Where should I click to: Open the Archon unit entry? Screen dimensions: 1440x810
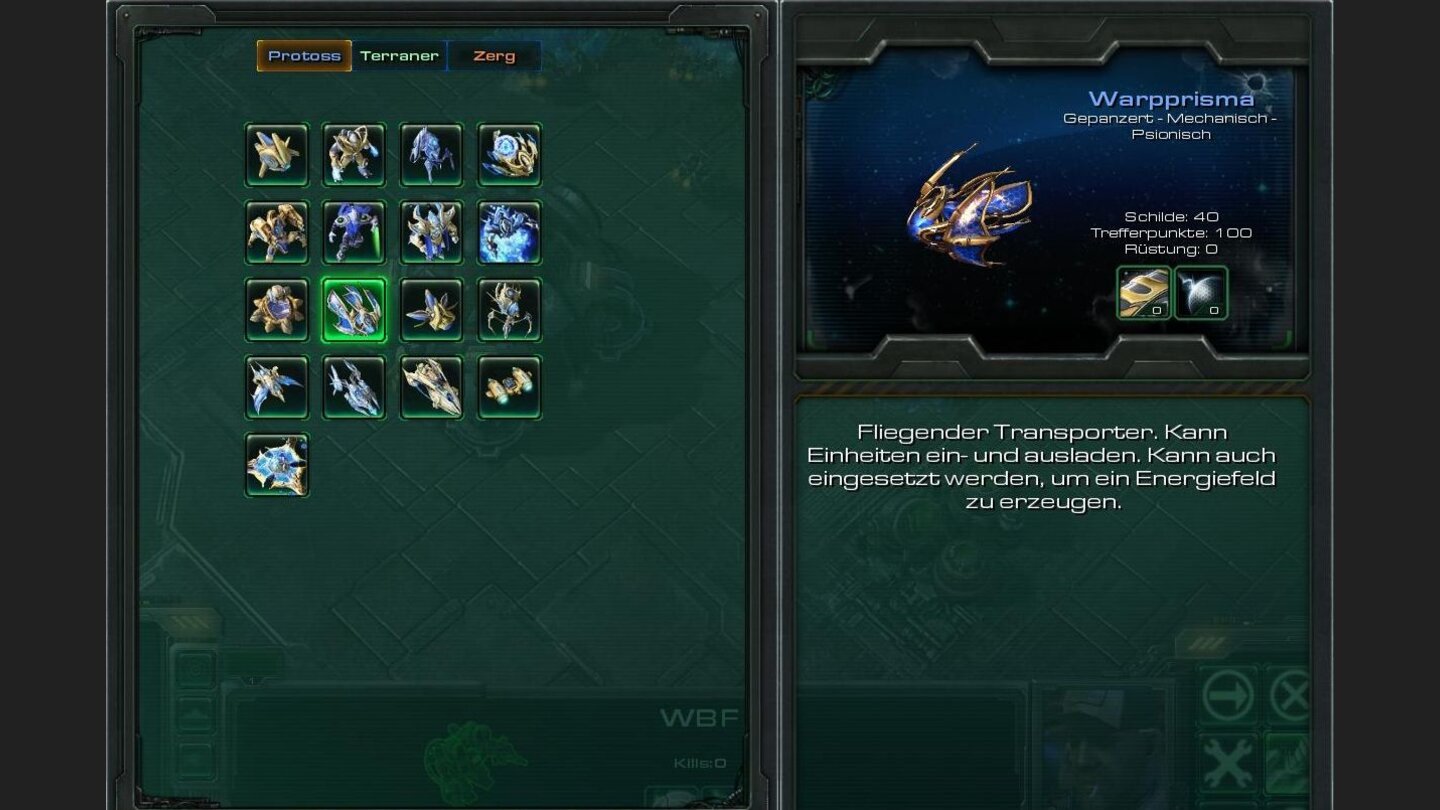point(508,232)
